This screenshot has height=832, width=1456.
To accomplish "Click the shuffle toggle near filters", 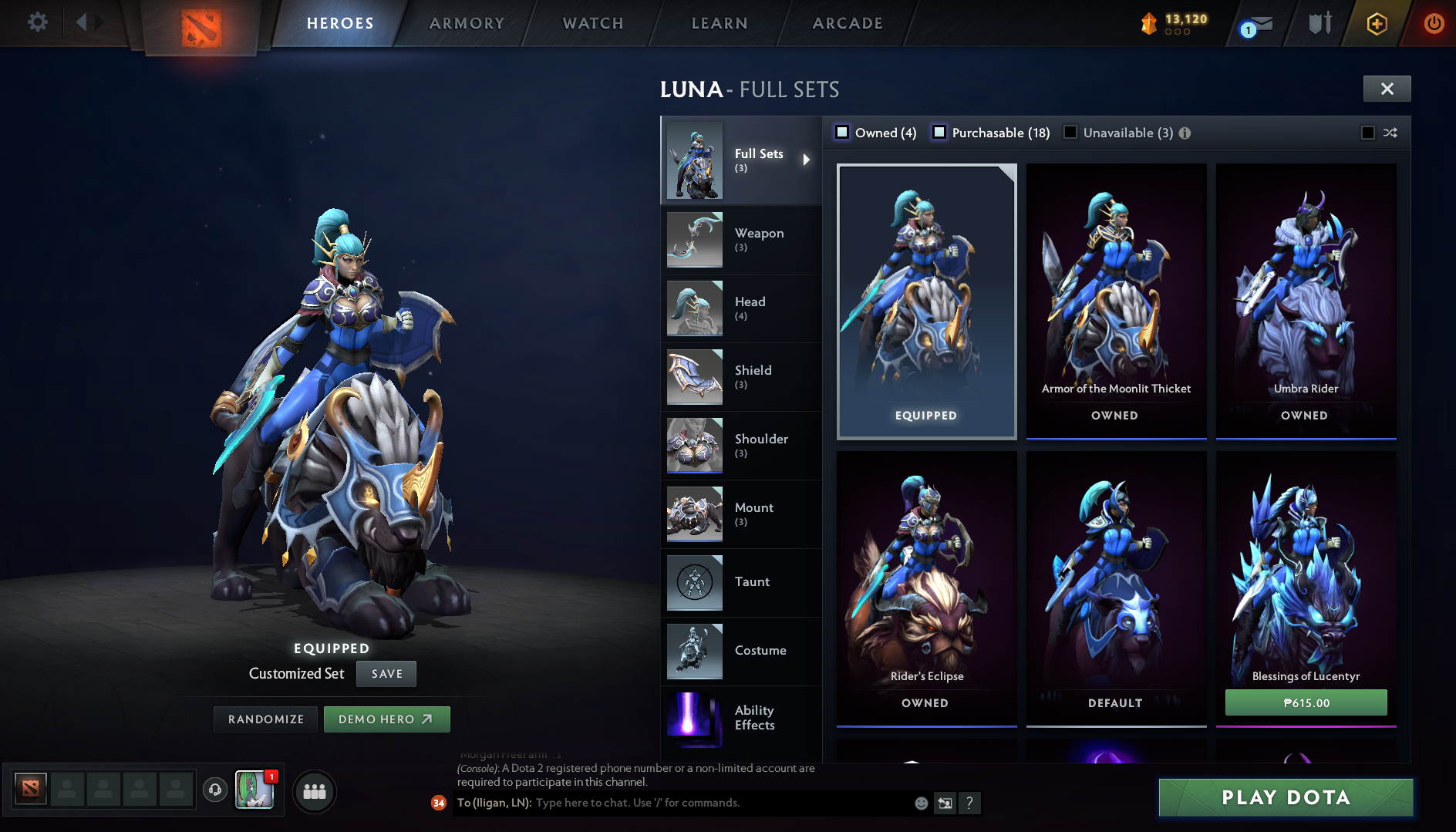I will [1390, 133].
